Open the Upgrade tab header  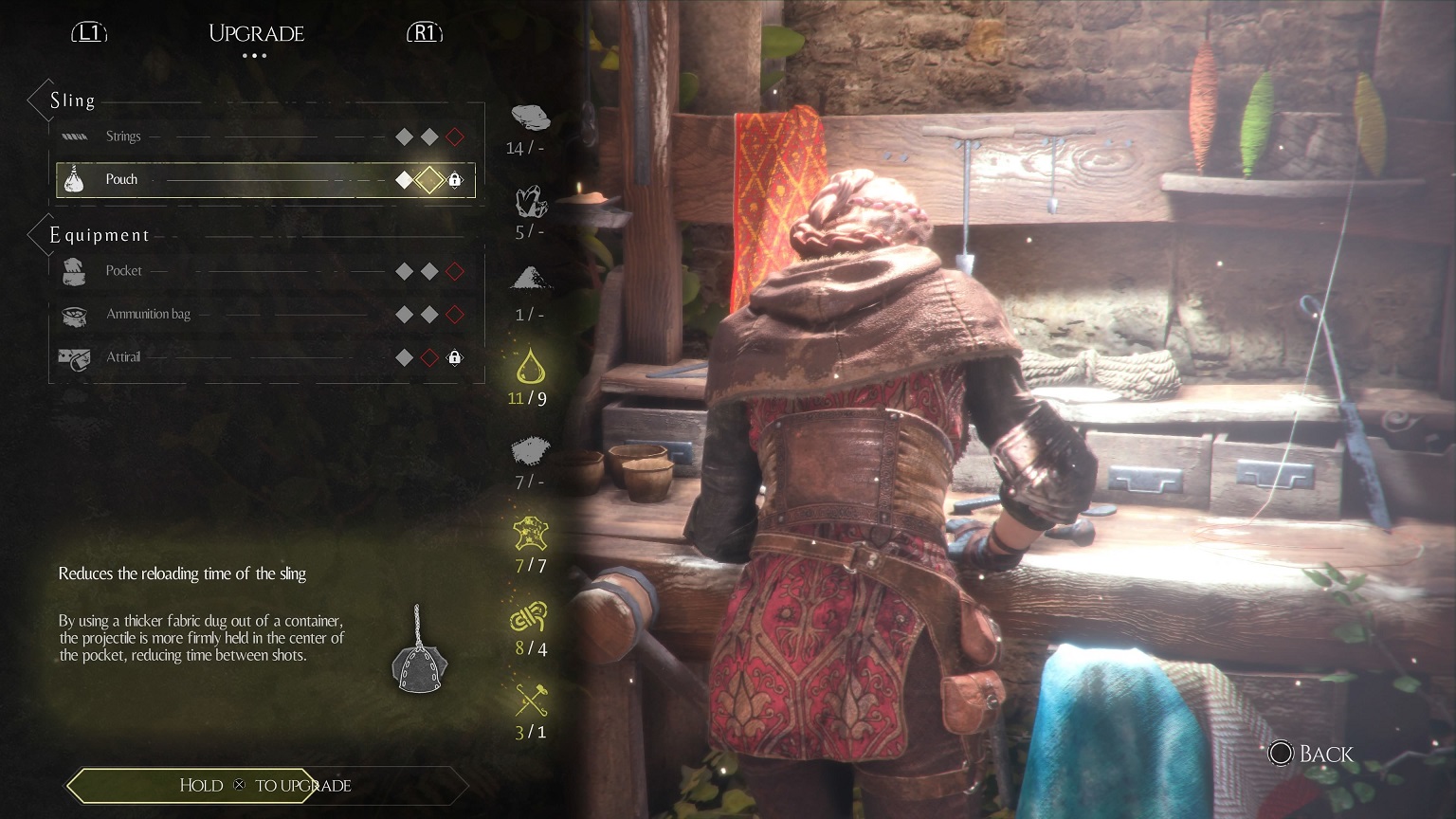(x=256, y=33)
